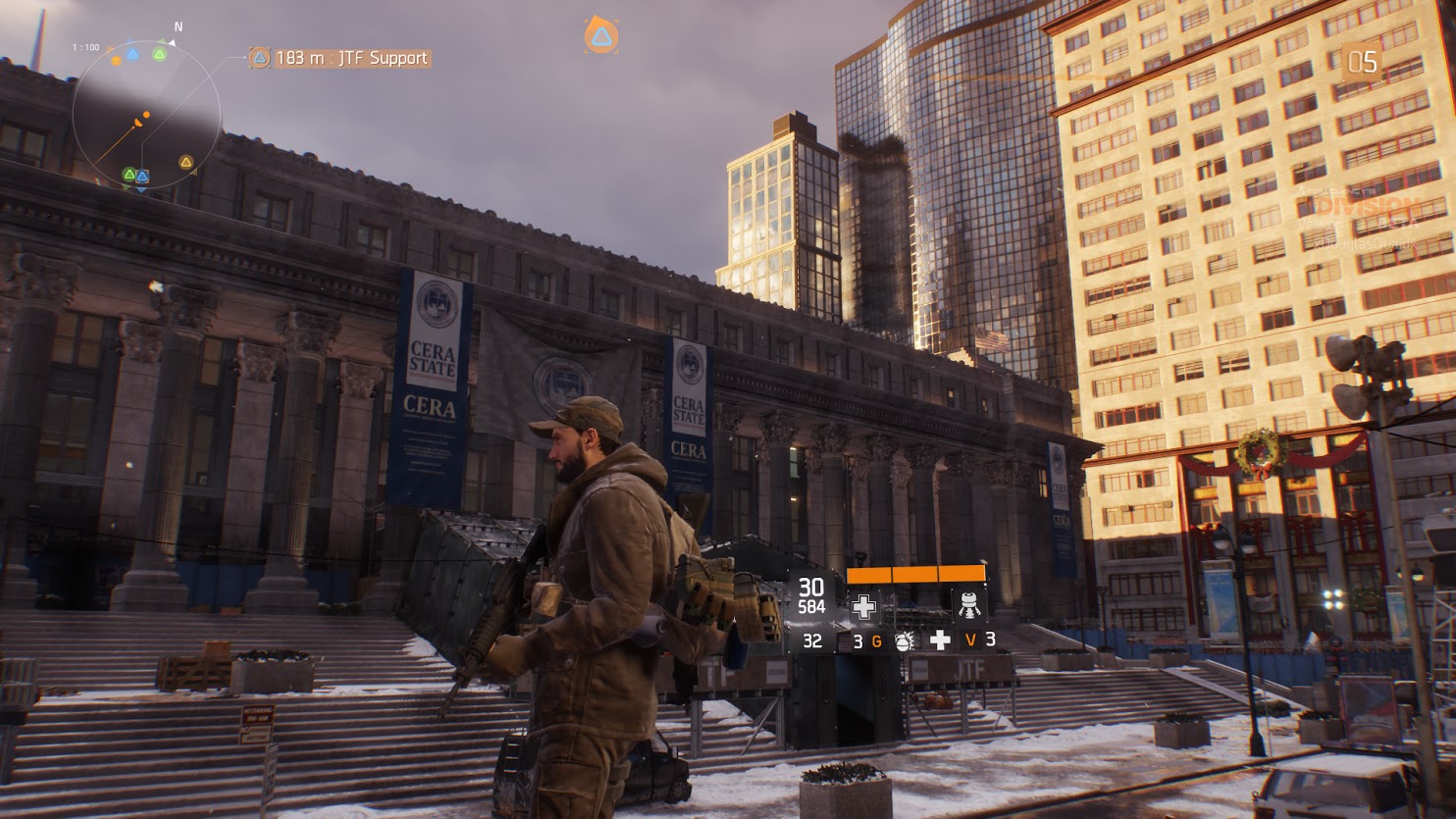This screenshot has height=819, width=1456.
Task: Click the orange waypoint marker at top center
Action: 600,36
